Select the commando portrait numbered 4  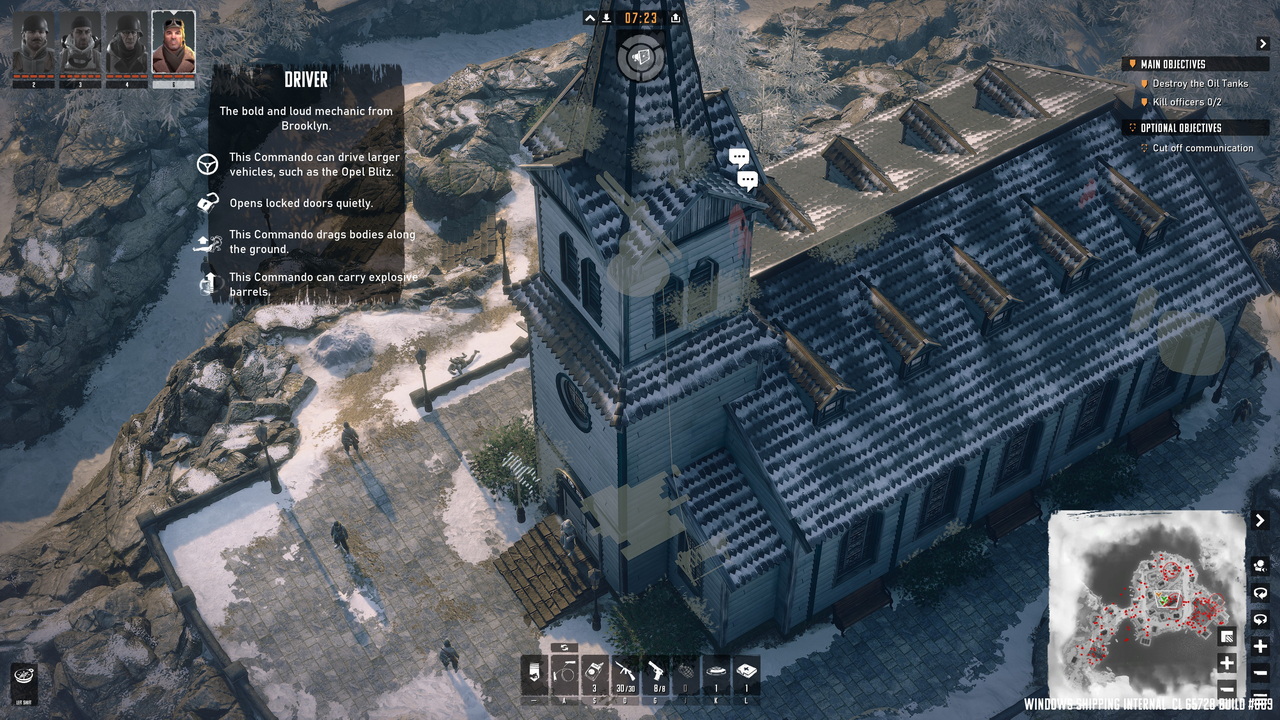tap(127, 44)
